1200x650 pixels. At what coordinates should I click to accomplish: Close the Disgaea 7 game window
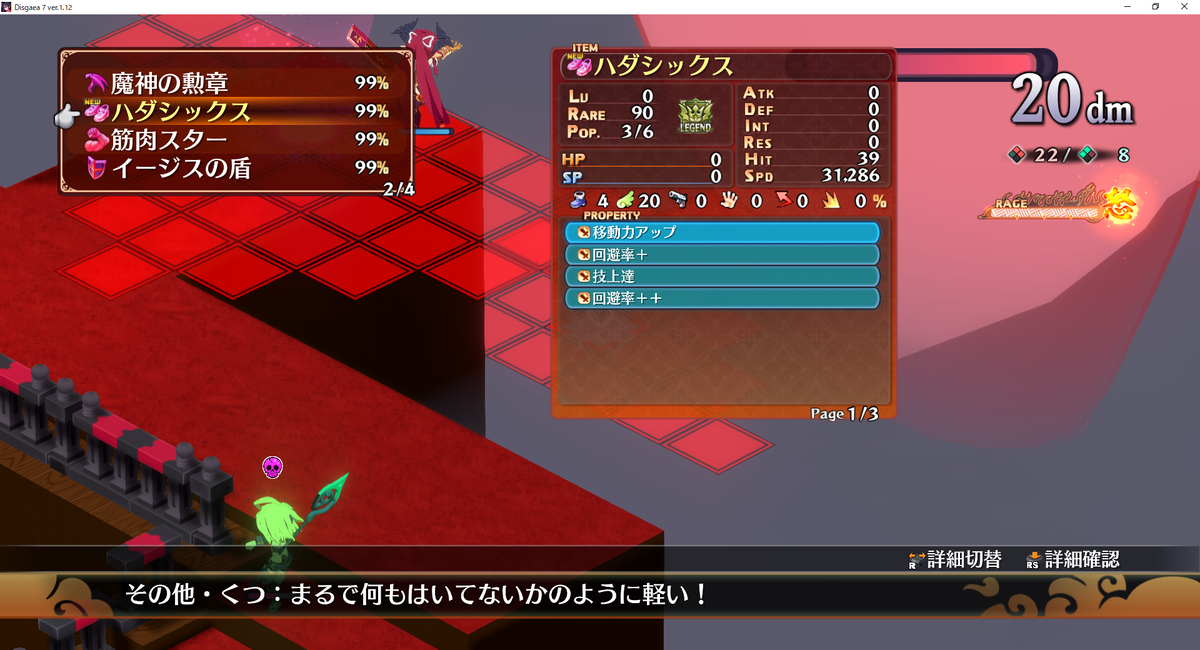point(1185,6)
